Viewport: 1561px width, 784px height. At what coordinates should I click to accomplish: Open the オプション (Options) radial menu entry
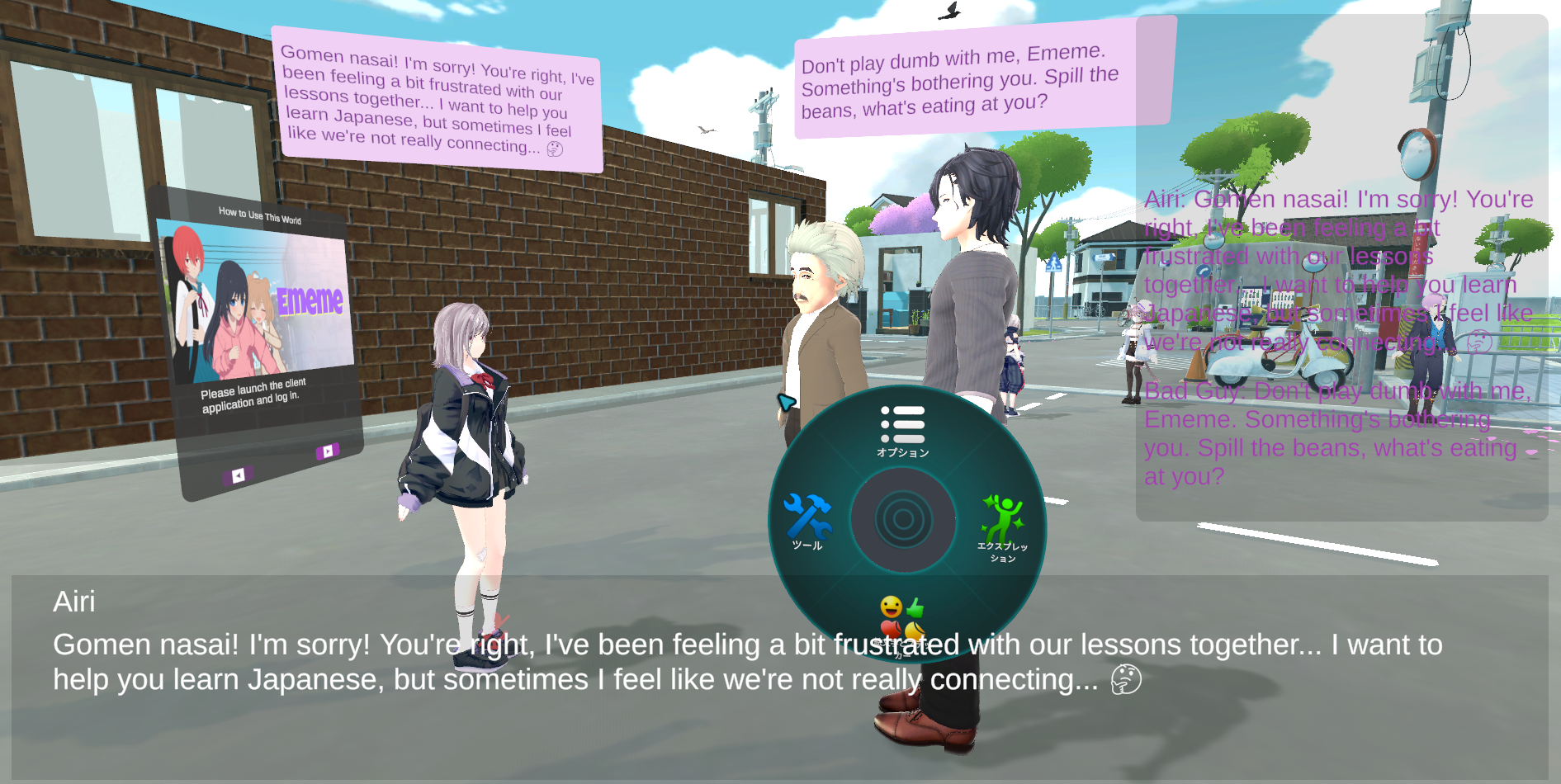point(903,429)
